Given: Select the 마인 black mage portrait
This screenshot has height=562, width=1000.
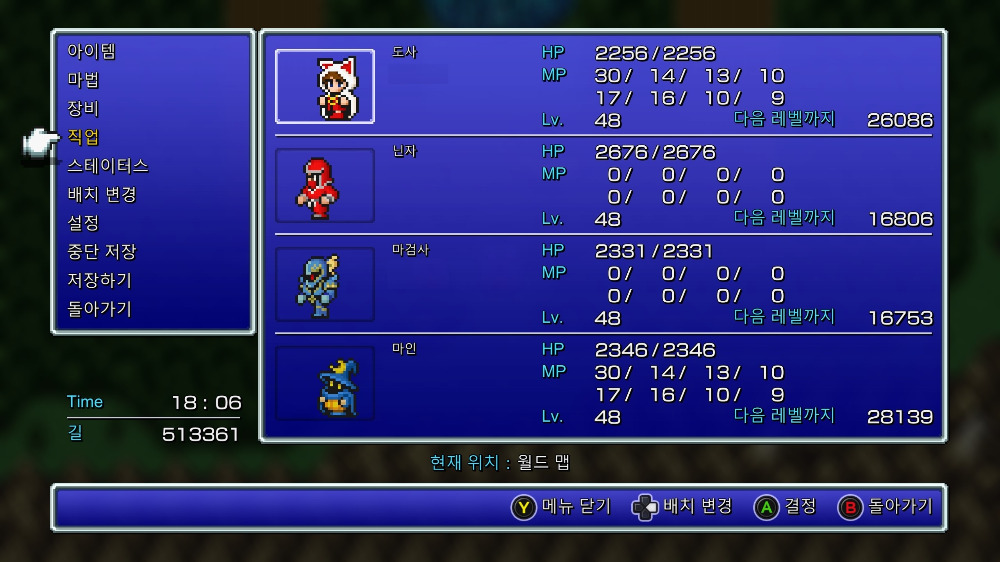Looking at the screenshot, I should (x=325, y=383).
